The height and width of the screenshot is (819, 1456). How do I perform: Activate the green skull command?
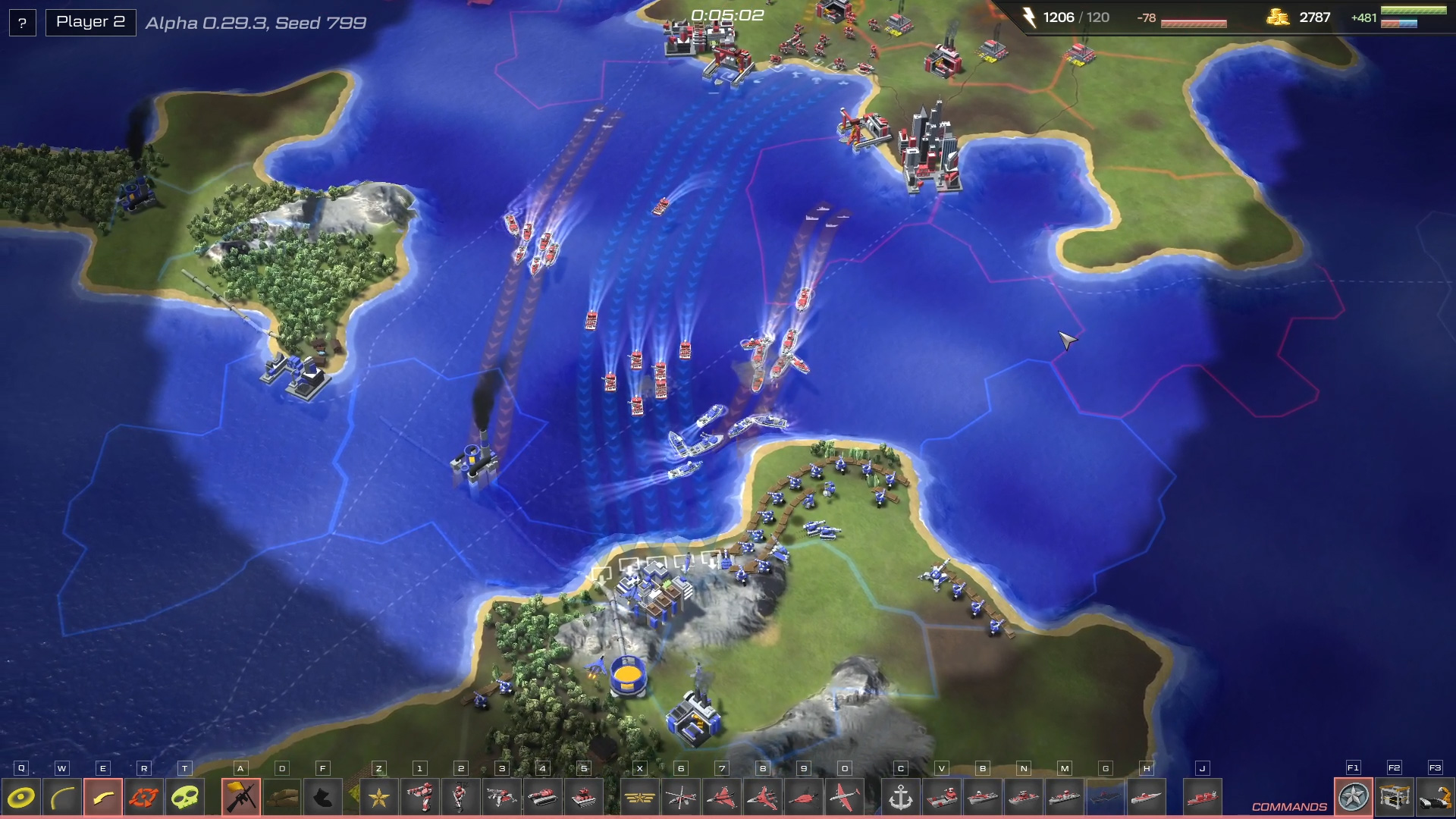coord(185,798)
